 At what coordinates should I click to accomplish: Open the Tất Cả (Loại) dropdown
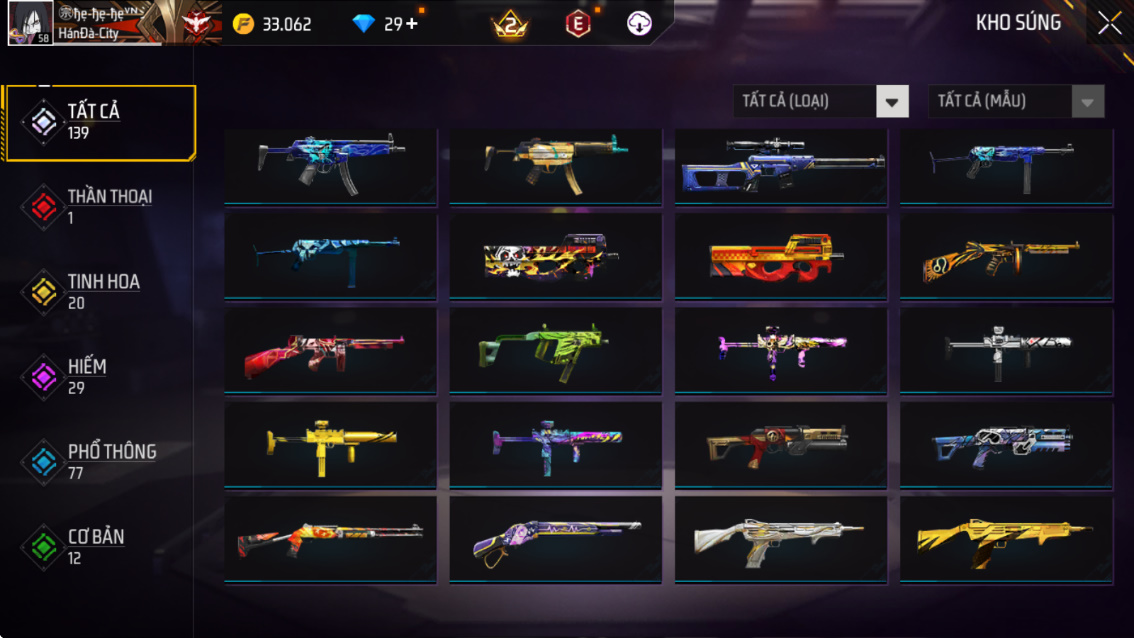click(820, 101)
